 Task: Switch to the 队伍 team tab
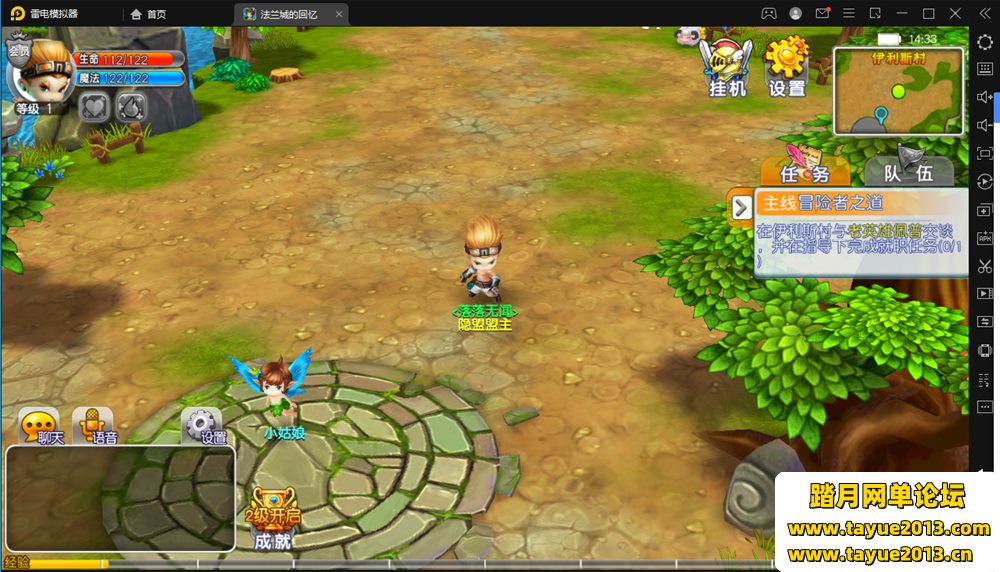click(908, 171)
